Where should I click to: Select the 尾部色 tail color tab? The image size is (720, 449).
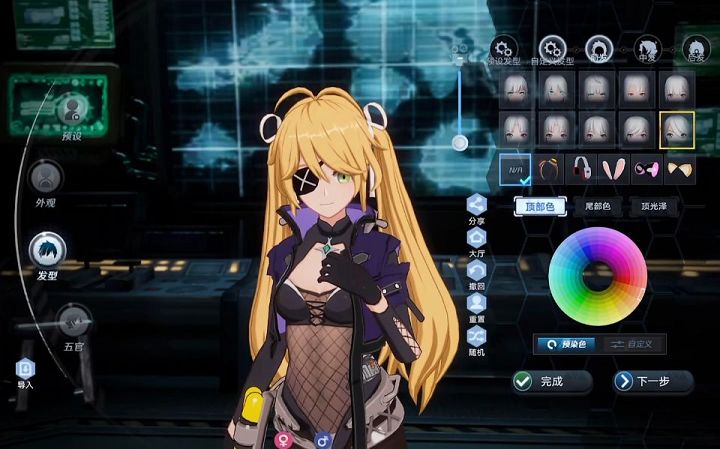[x=597, y=207]
